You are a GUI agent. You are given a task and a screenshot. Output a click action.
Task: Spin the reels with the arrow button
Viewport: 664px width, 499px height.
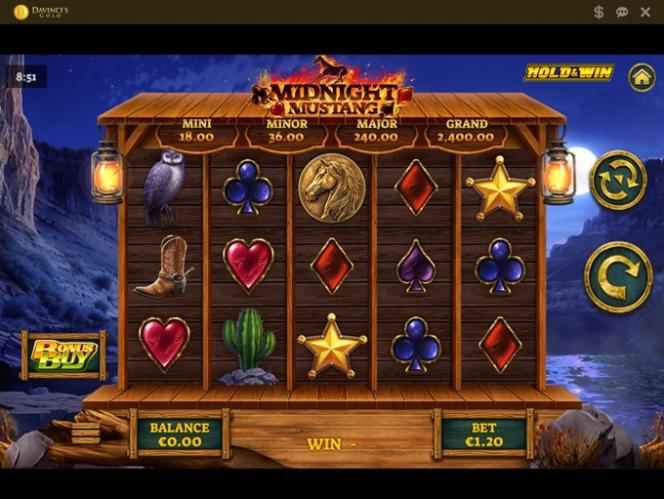pos(617,277)
